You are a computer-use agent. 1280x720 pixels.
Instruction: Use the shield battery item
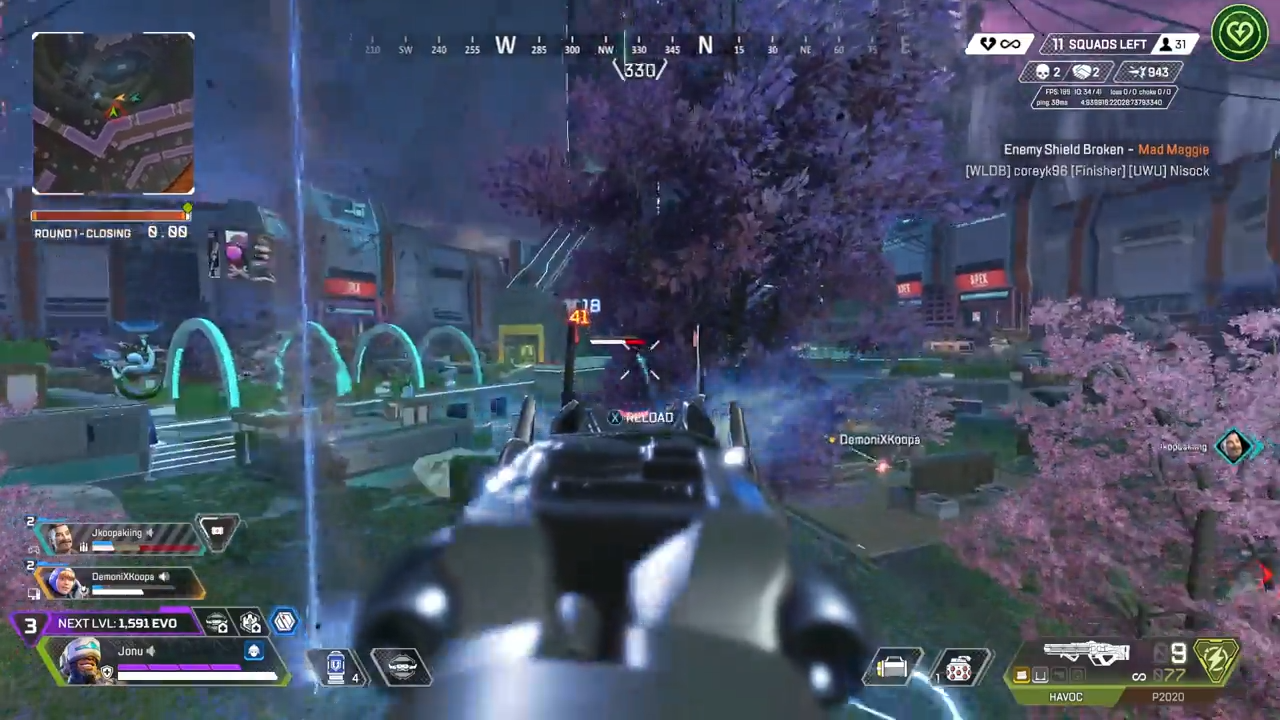tap(336, 666)
